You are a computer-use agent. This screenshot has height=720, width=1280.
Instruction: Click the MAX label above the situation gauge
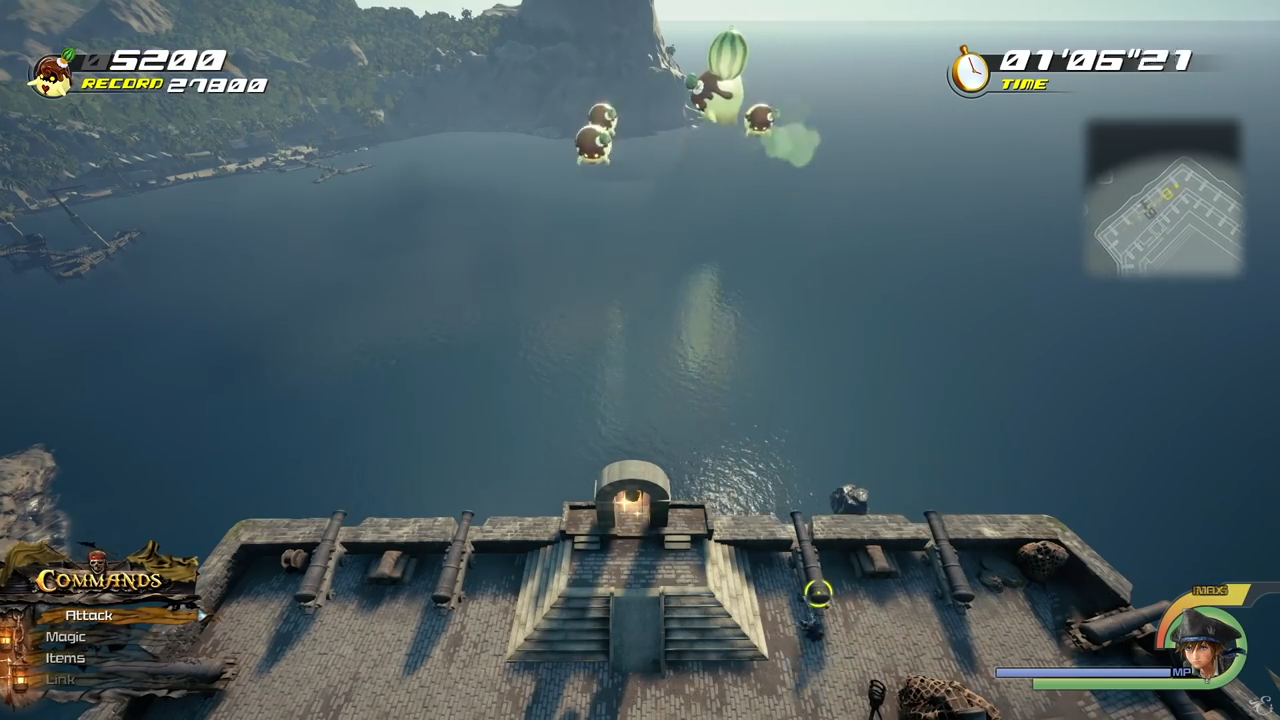point(1210,588)
